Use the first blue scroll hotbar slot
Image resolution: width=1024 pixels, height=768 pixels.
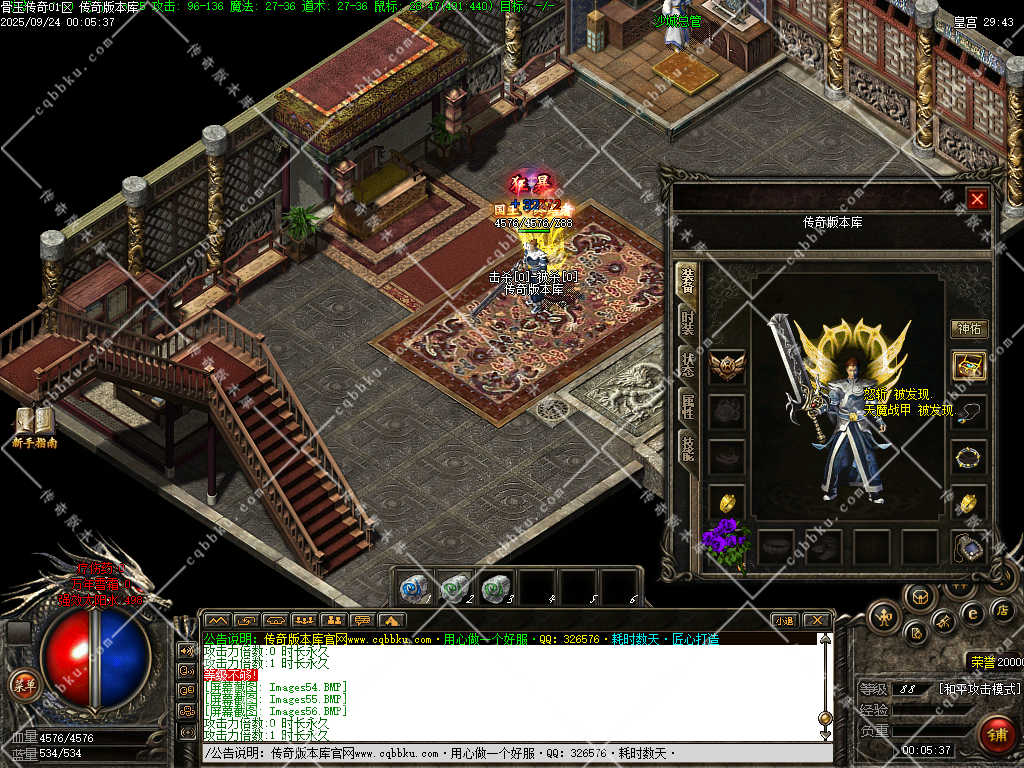tap(415, 588)
